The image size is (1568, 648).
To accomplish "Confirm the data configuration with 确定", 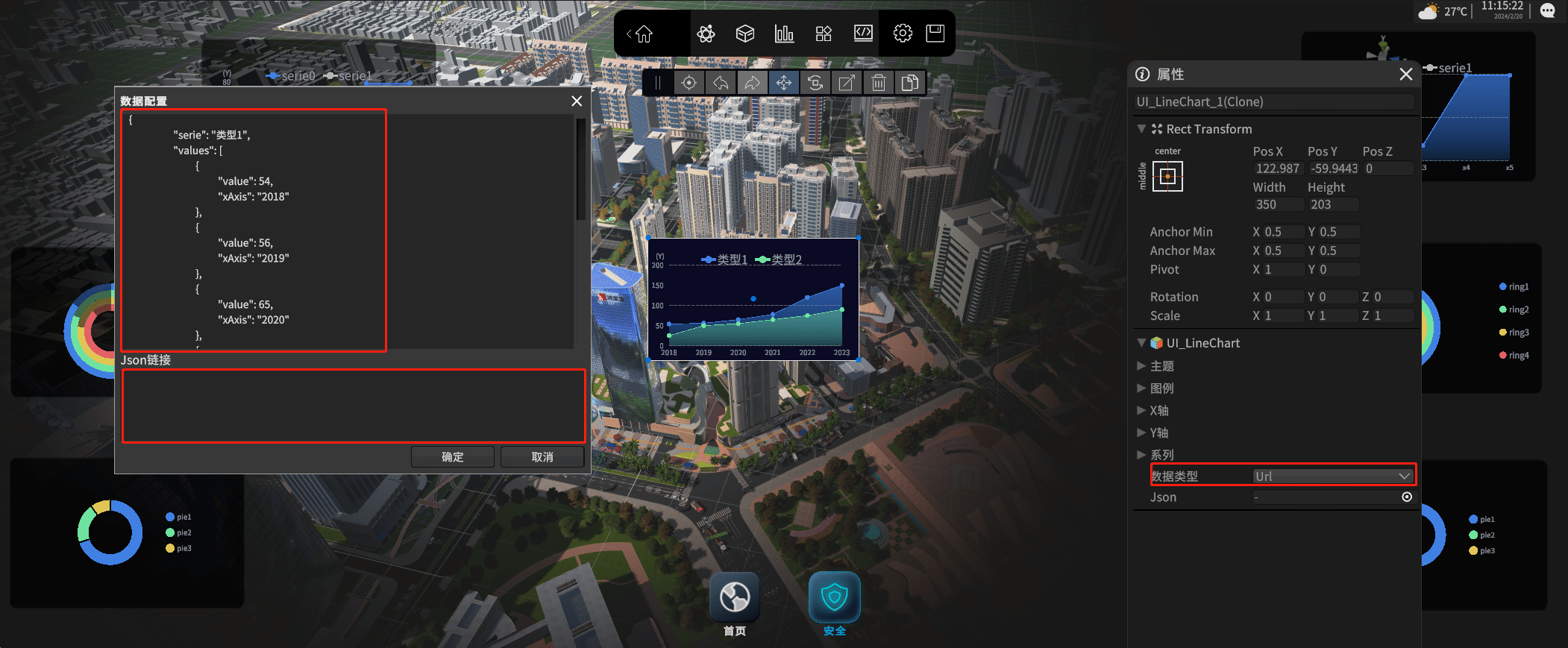I will (452, 457).
